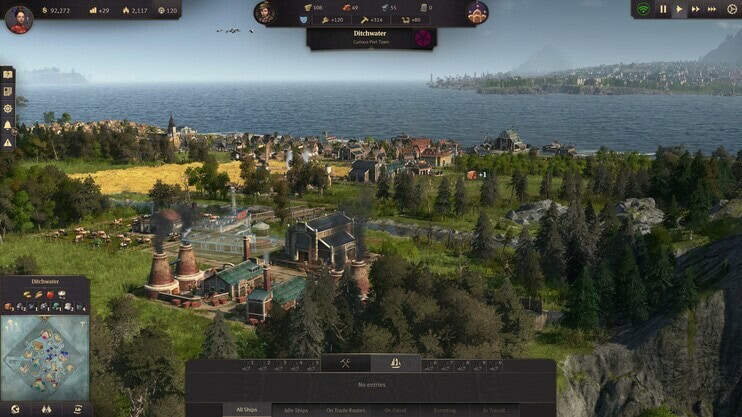Open the construction menu hammer tab
The width and height of the screenshot is (742, 417).
tap(346, 363)
